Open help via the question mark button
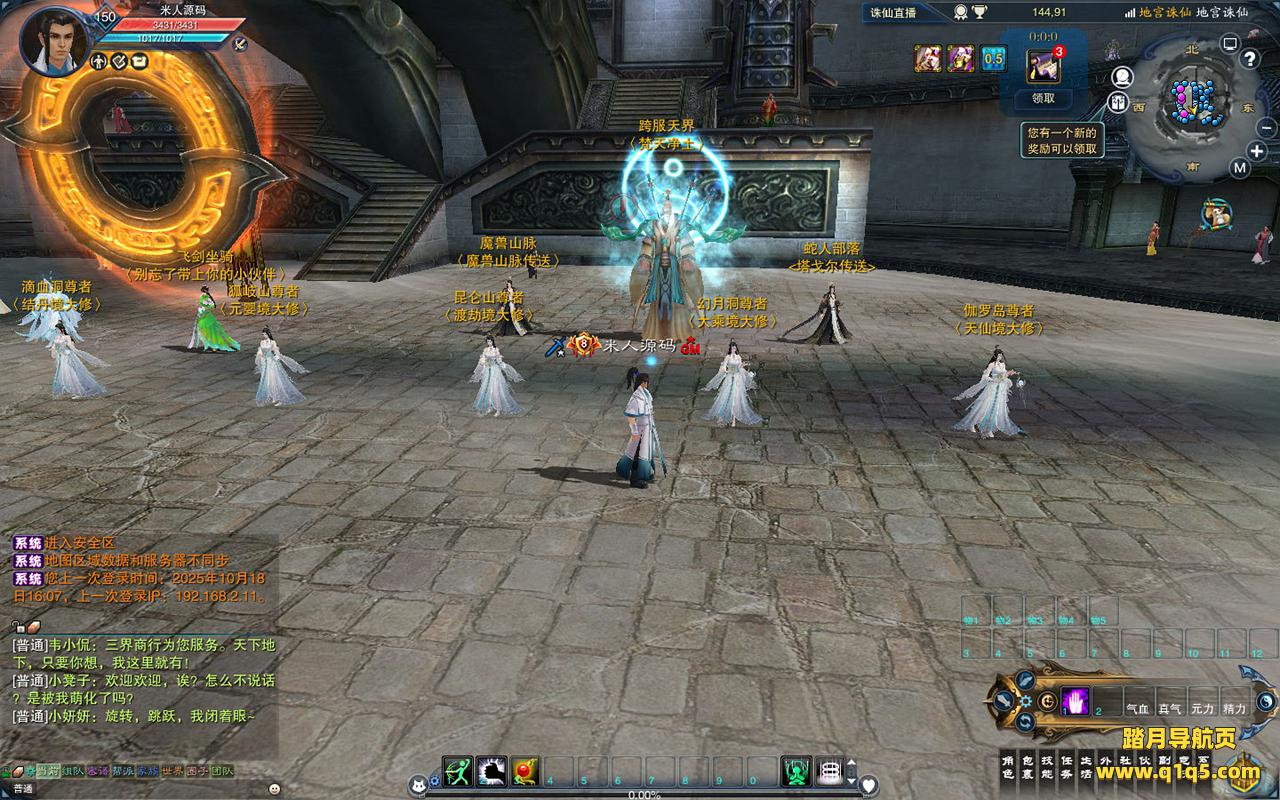This screenshot has width=1280, height=800. [x=1249, y=58]
